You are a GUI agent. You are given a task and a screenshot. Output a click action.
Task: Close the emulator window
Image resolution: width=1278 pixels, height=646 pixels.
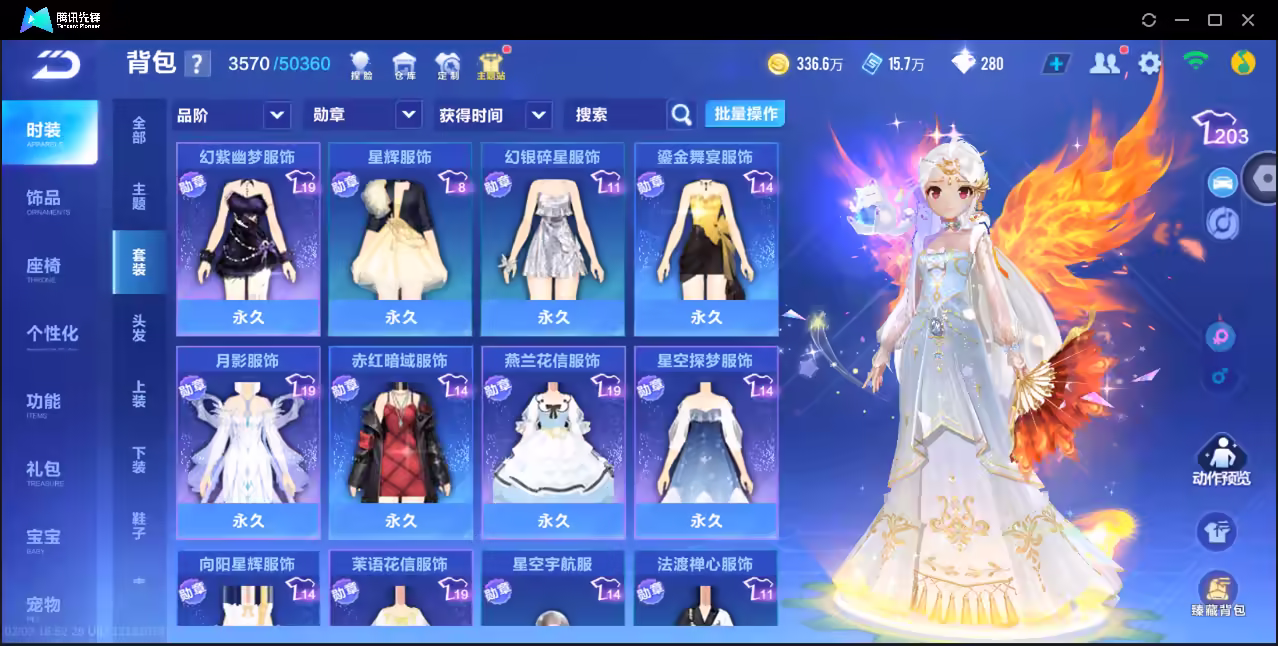1247,20
